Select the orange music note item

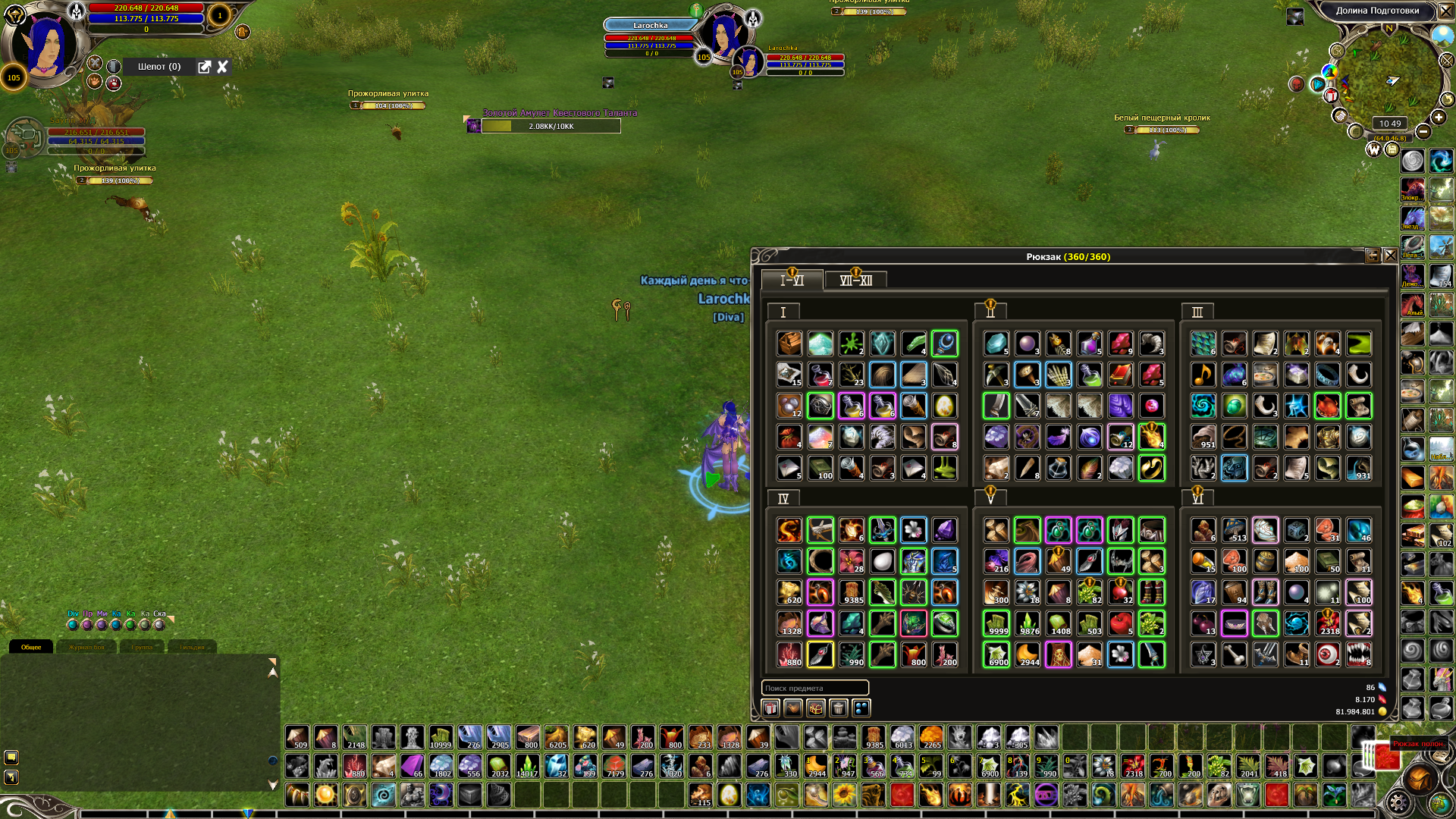pyautogui.click(x=1203, y=375)
